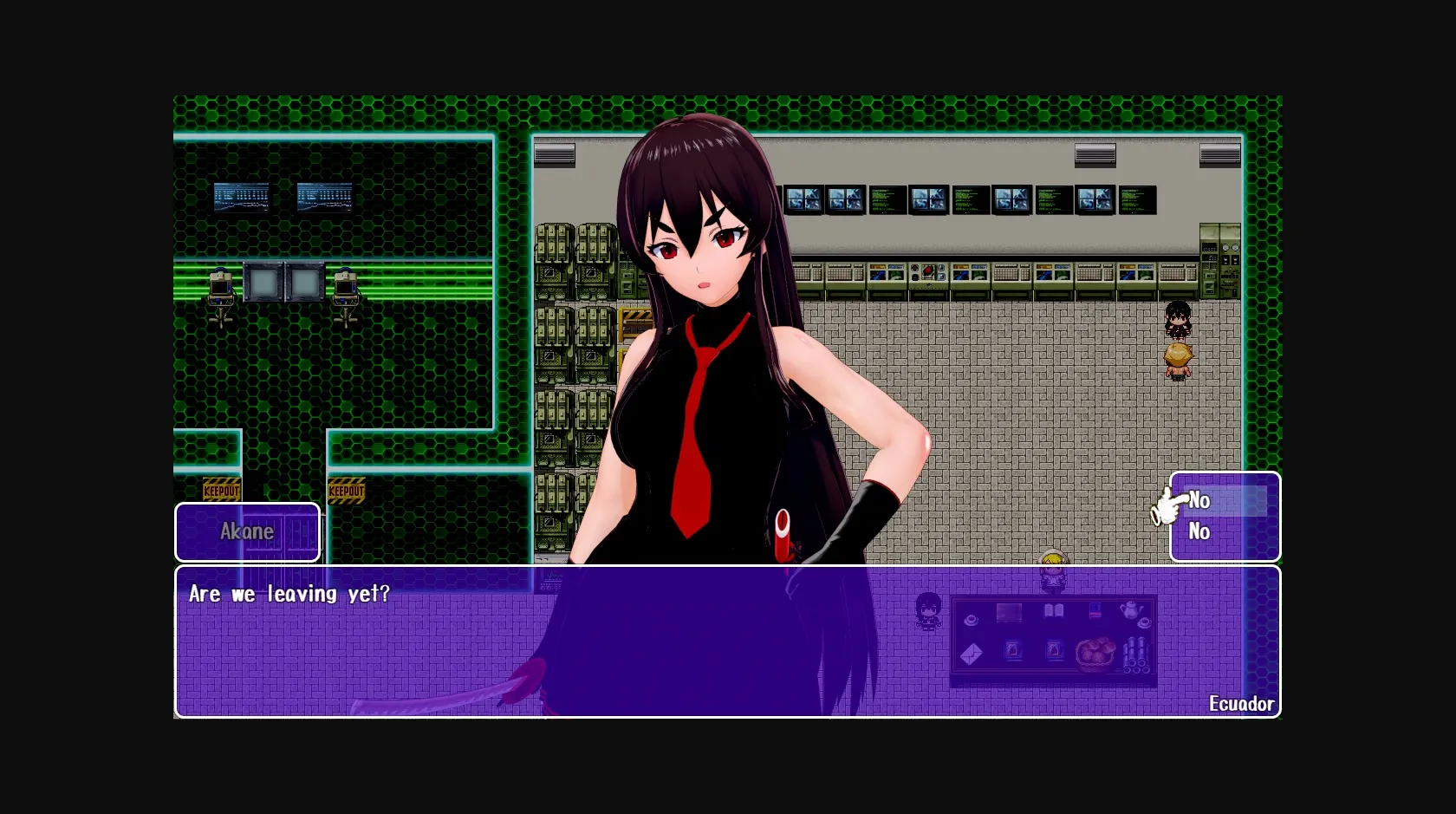The height and width of the screenshot is (814, 1456).
Task: Click the bread basket icon on the table
Action: (x=1096, y=654)
